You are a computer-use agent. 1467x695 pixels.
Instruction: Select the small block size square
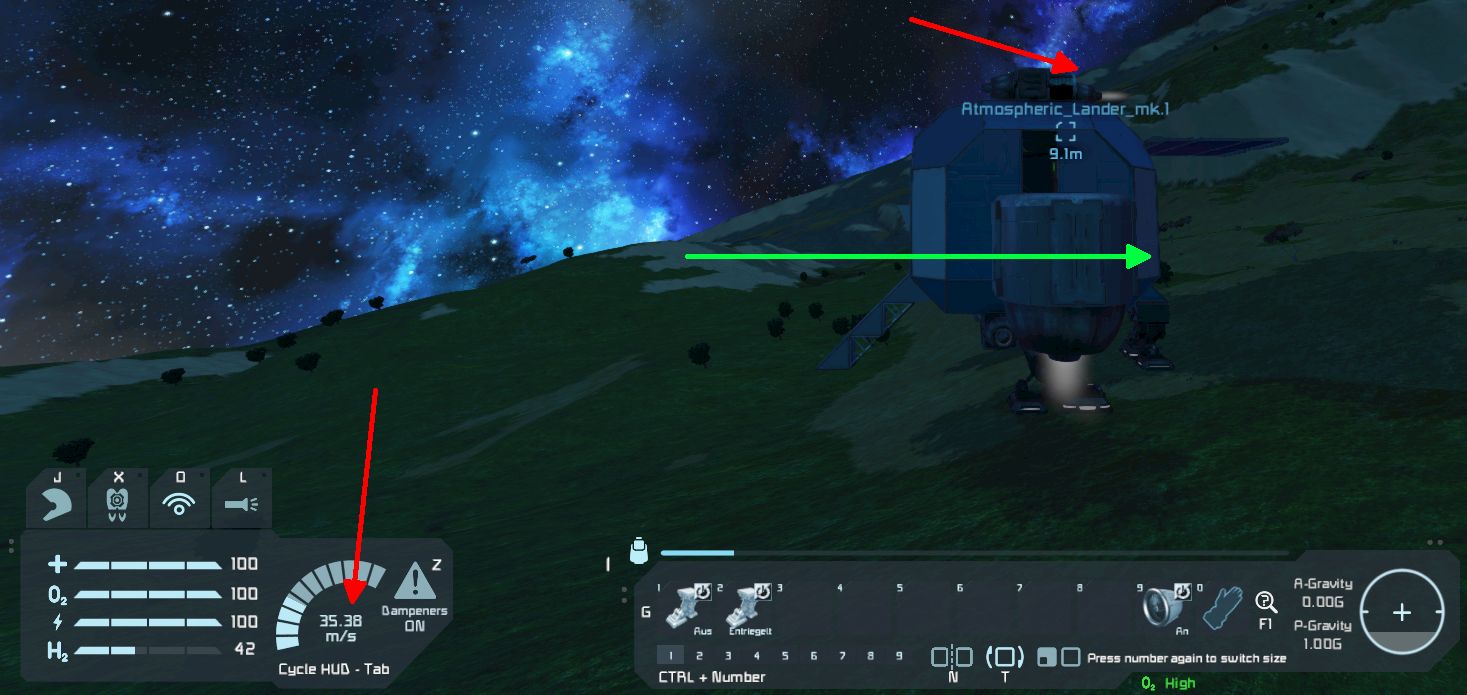[1045, 657]
